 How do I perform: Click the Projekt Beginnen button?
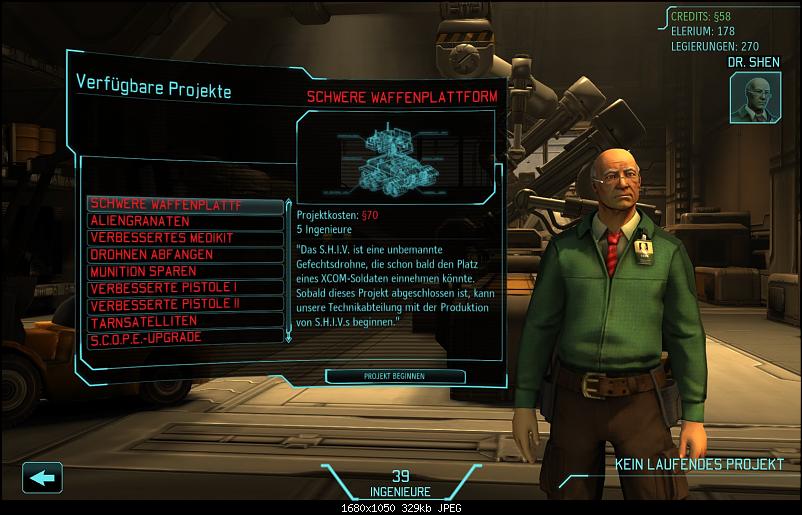coord(395,376)
